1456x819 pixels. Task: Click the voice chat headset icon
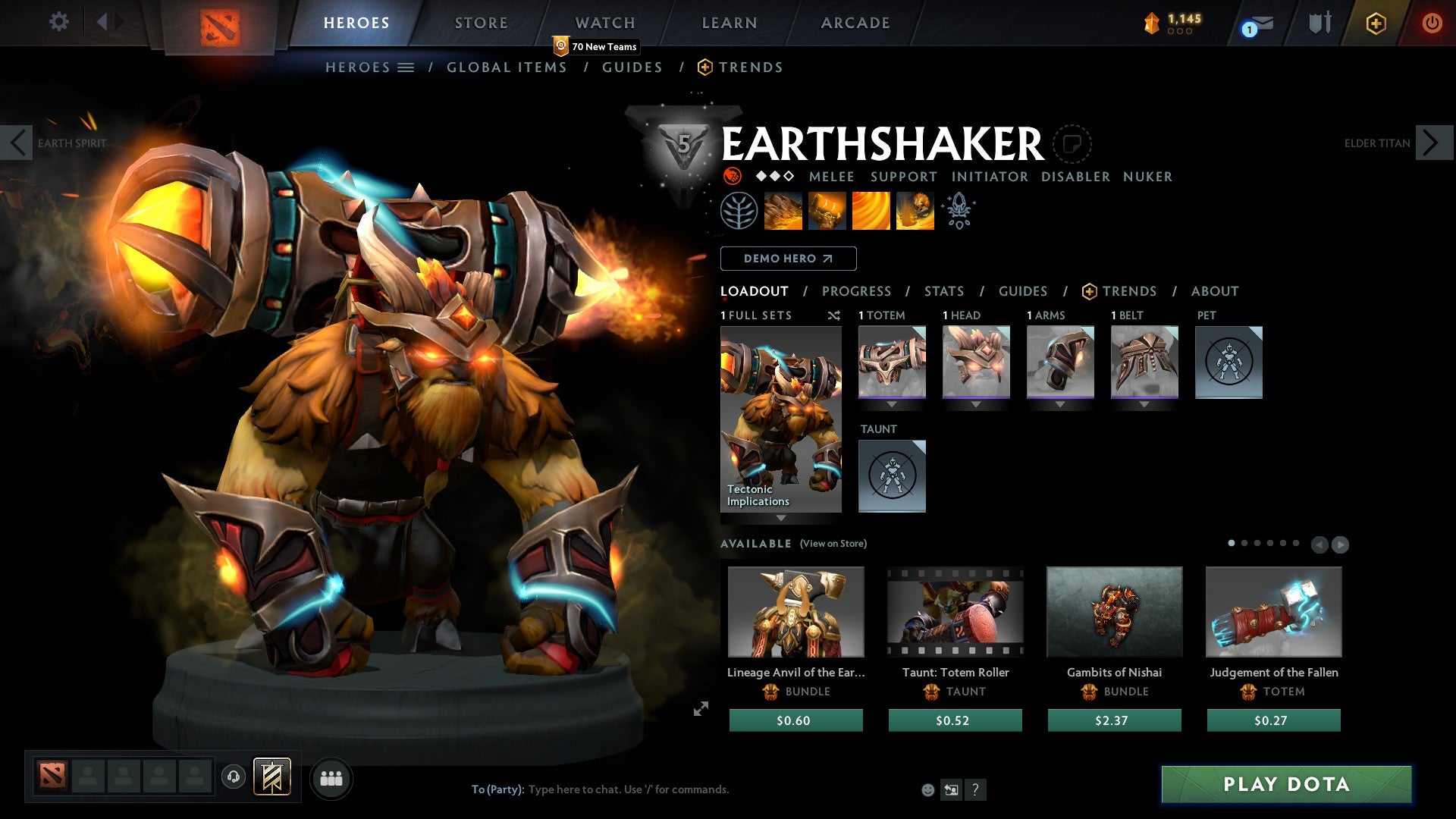[x=232, y=777]
